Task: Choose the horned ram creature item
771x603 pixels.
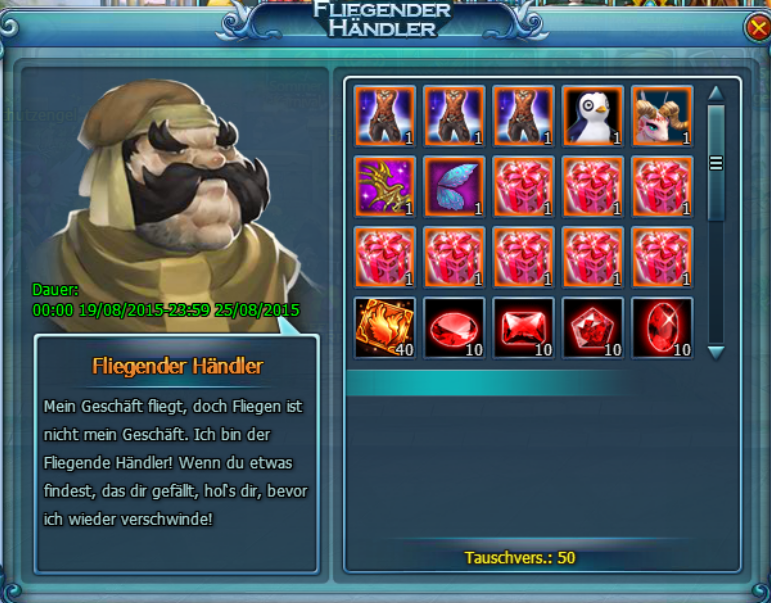Action: (x=662, y=116)
